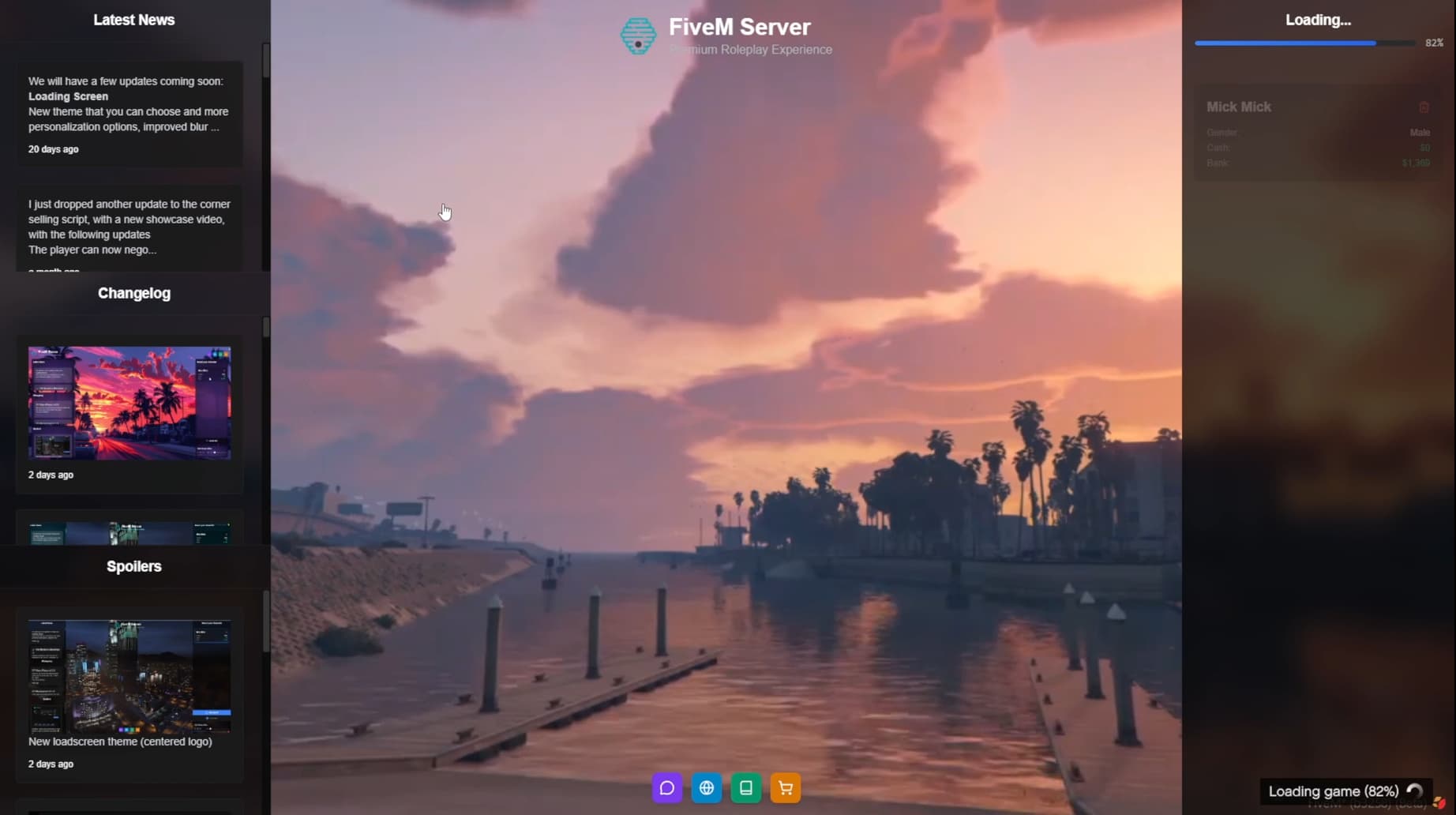Select the Spoilers section header
The height and width of the screenshot is (815, 1456).
click(133, 565)
